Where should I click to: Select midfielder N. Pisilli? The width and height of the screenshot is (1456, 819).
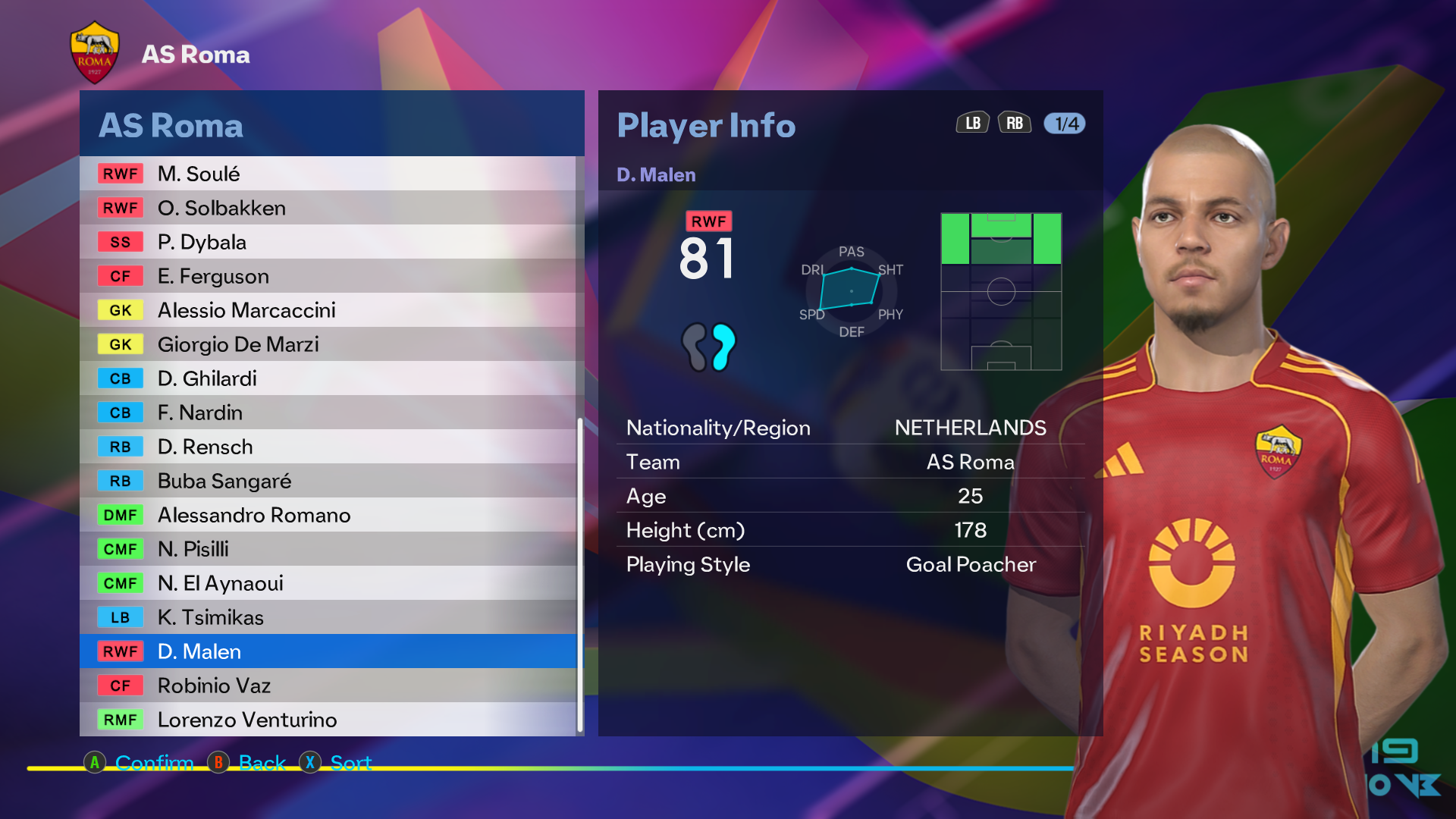pos(328,549)
